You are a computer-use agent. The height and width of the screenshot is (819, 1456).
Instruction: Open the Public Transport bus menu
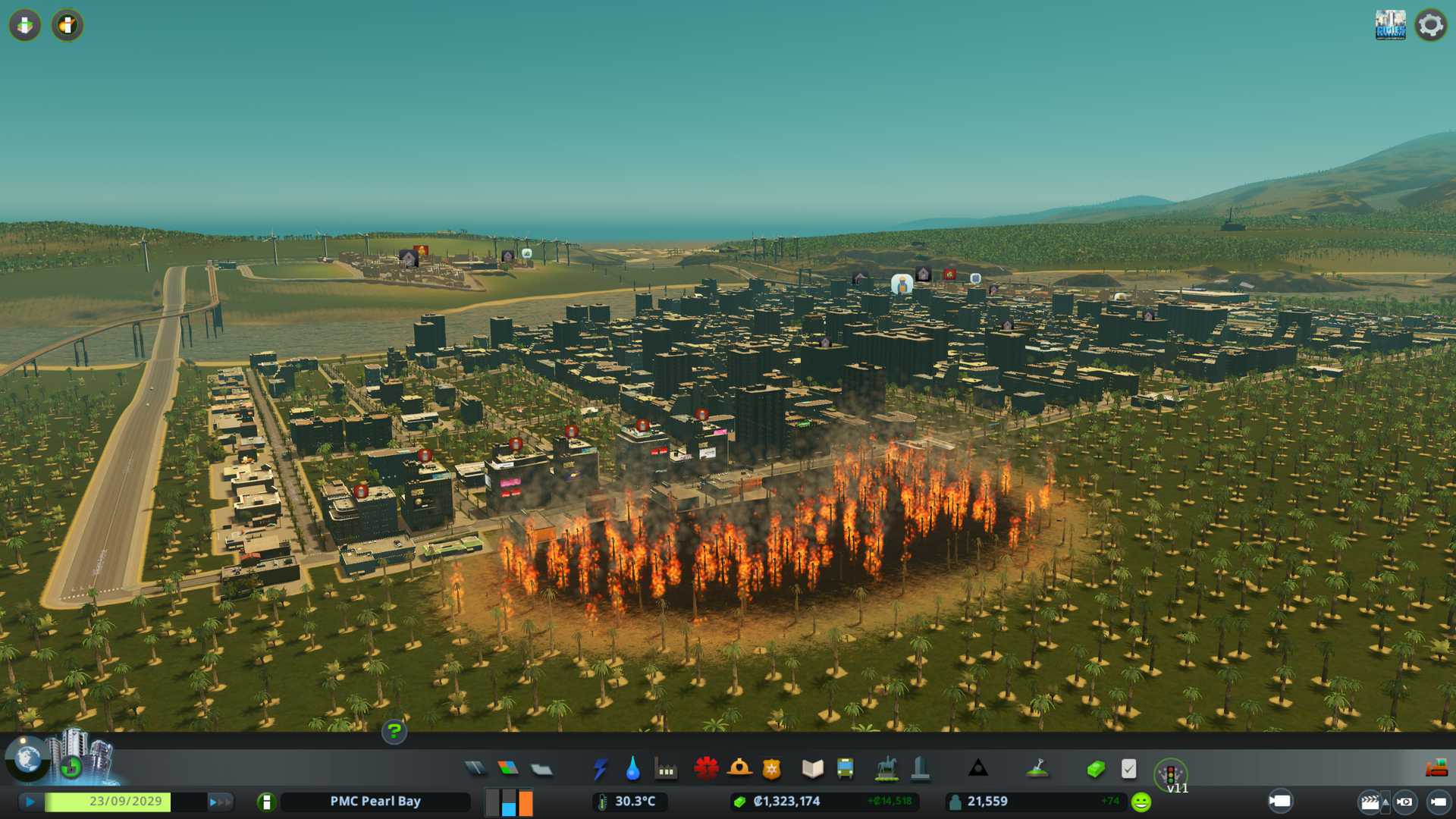point(845,769)
